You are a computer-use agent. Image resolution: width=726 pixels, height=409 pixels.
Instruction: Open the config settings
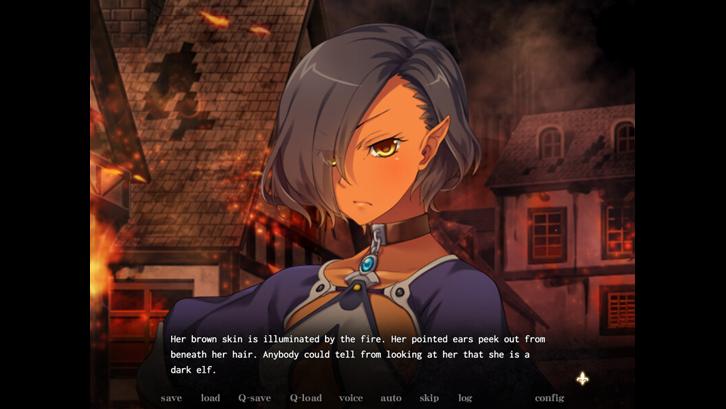coord(549,398)
